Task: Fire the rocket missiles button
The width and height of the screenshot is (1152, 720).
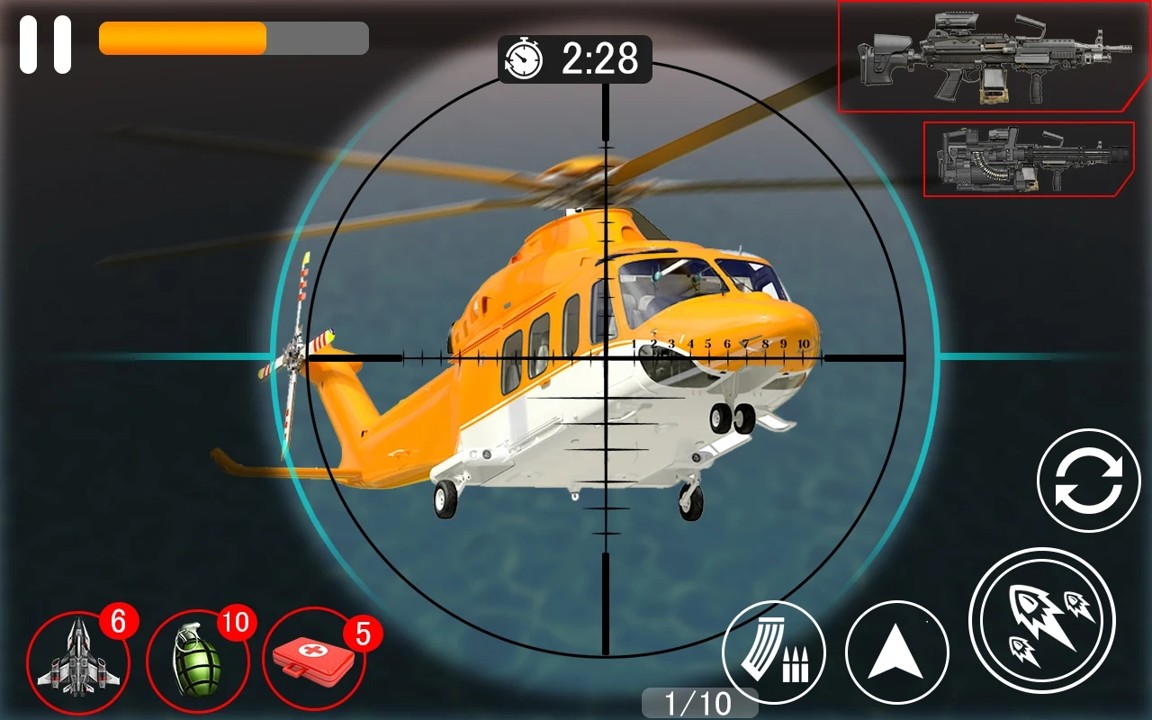Action: tap(1041, 622)
